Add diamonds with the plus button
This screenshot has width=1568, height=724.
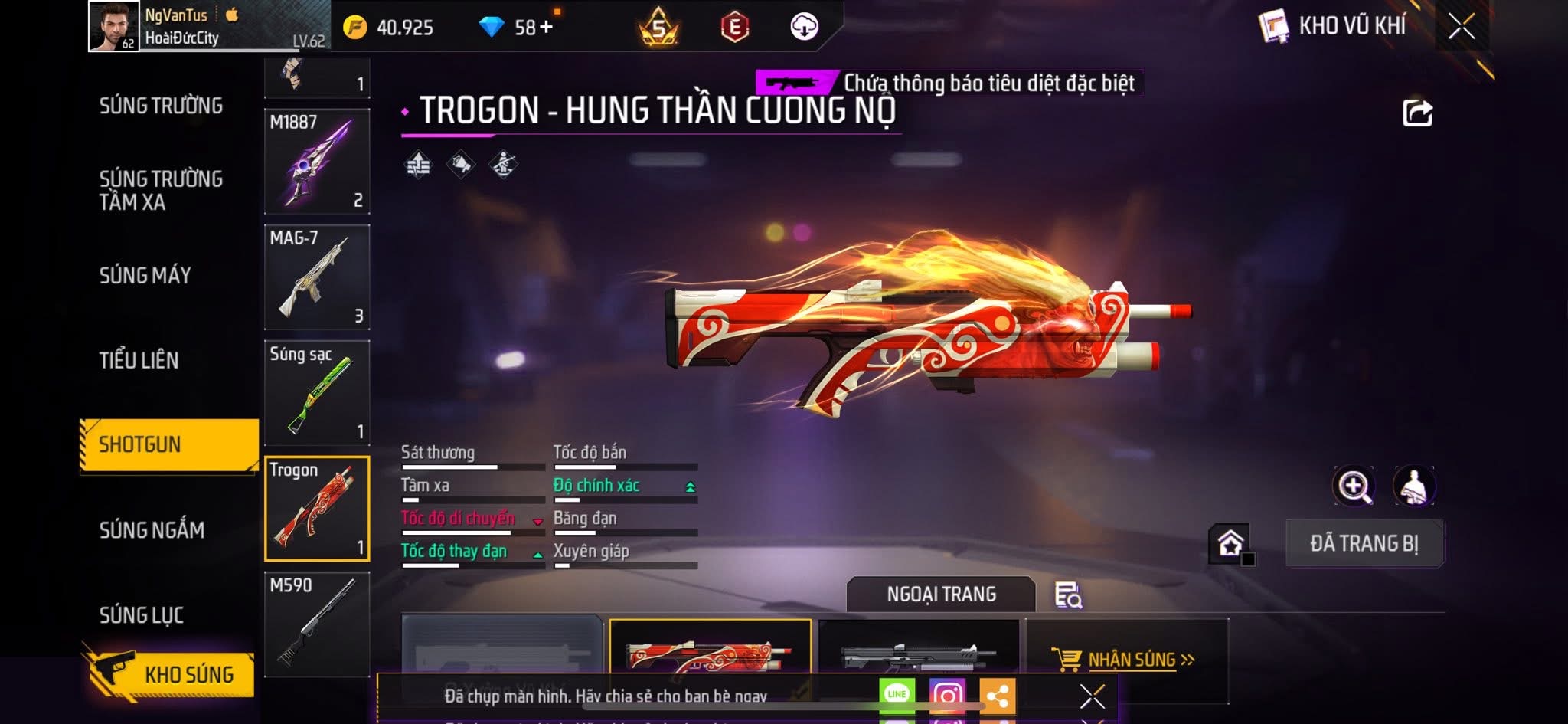tap(545, 28)
